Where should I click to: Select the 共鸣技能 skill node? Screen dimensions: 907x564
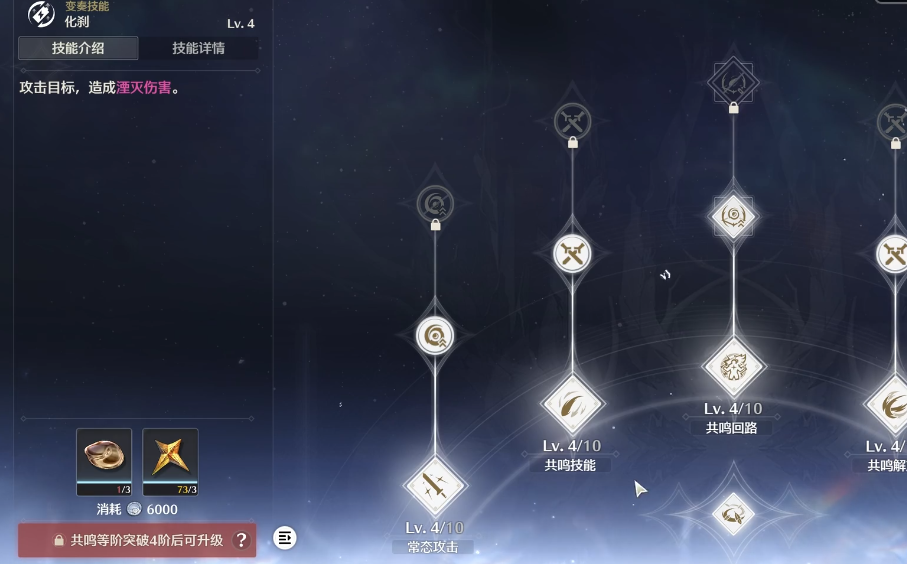point(573,404)
